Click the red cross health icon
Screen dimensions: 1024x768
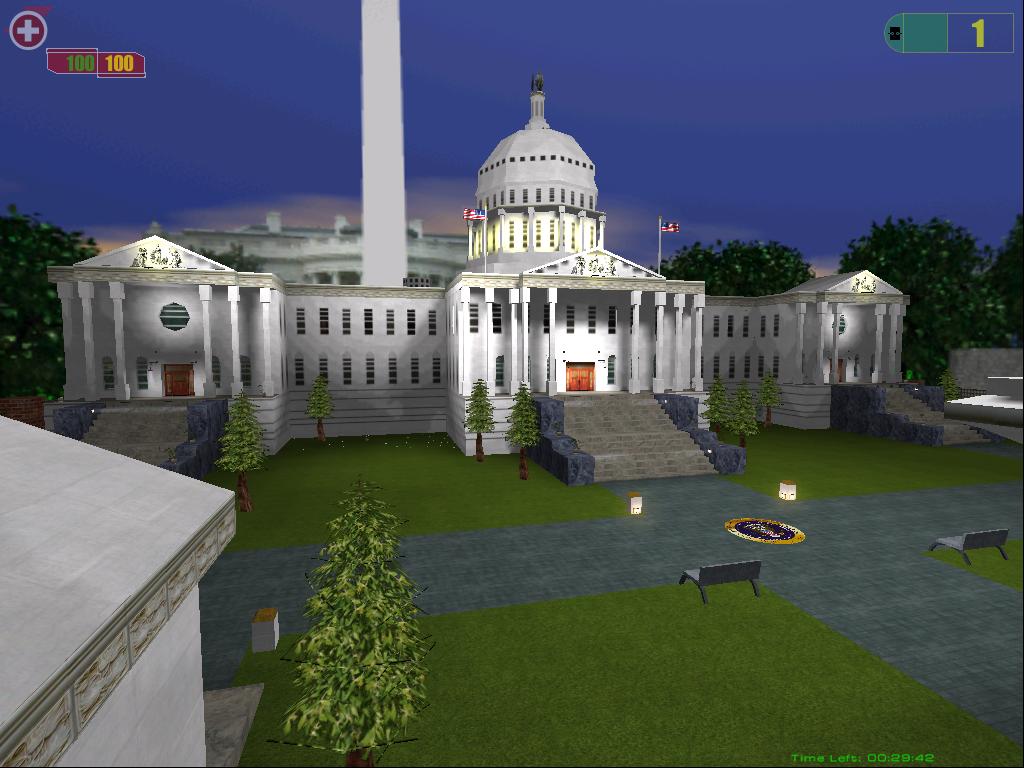pos(28,31)
